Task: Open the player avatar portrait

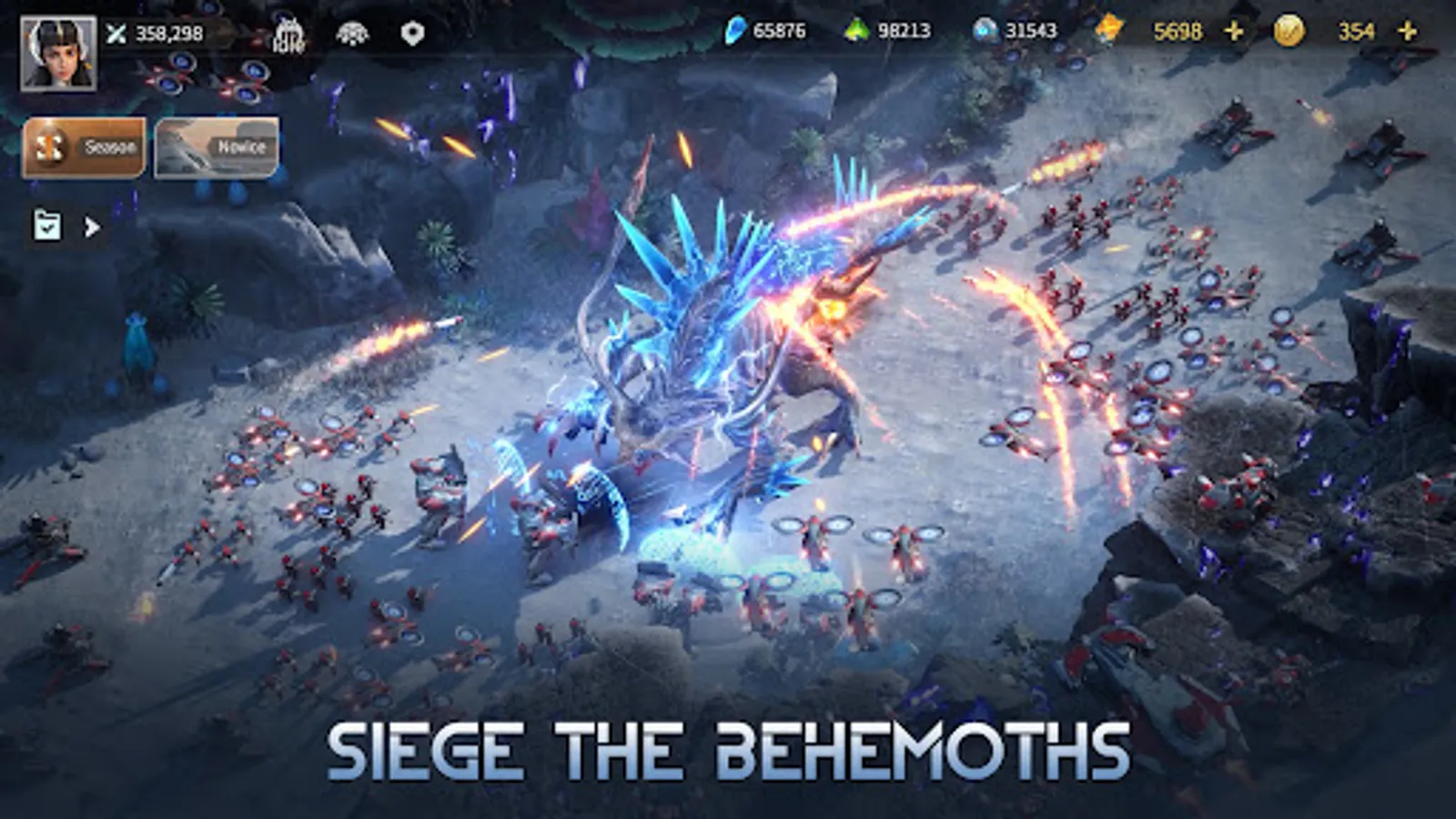Action: (x=57, y=50)
